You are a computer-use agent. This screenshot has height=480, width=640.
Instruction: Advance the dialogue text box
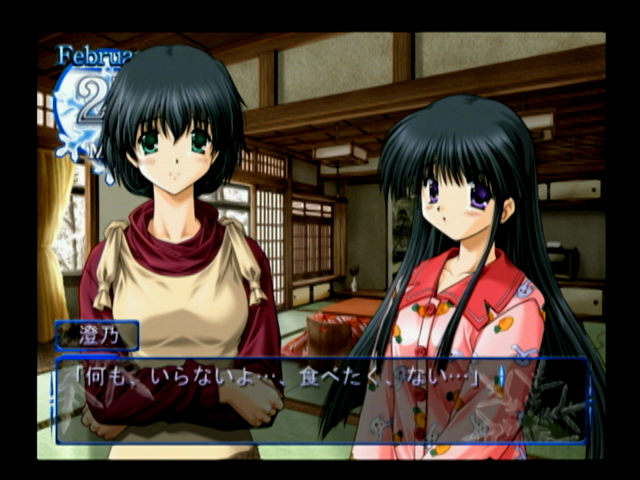321,400
